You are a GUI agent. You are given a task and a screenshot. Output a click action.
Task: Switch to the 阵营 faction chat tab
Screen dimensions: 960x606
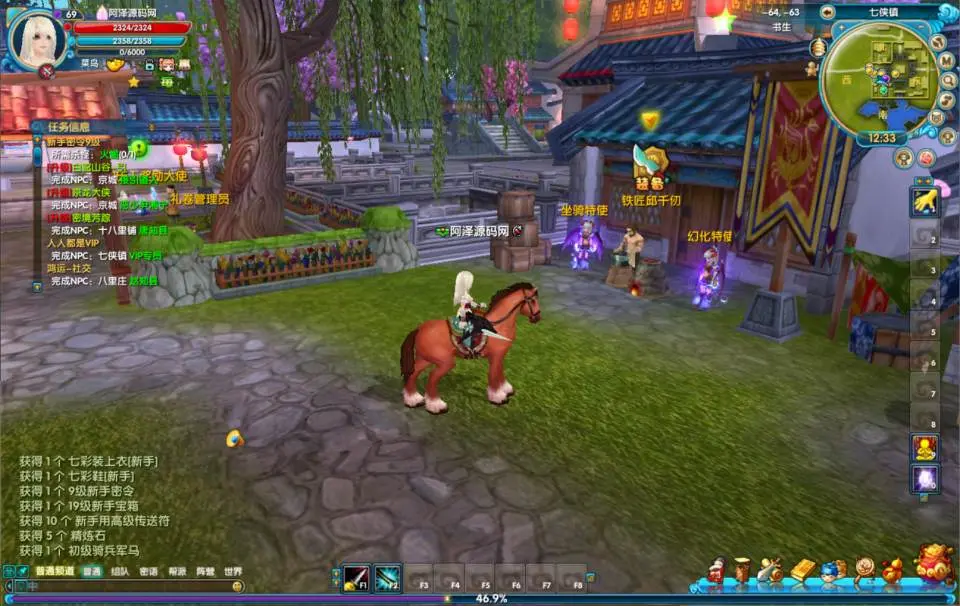205,572
